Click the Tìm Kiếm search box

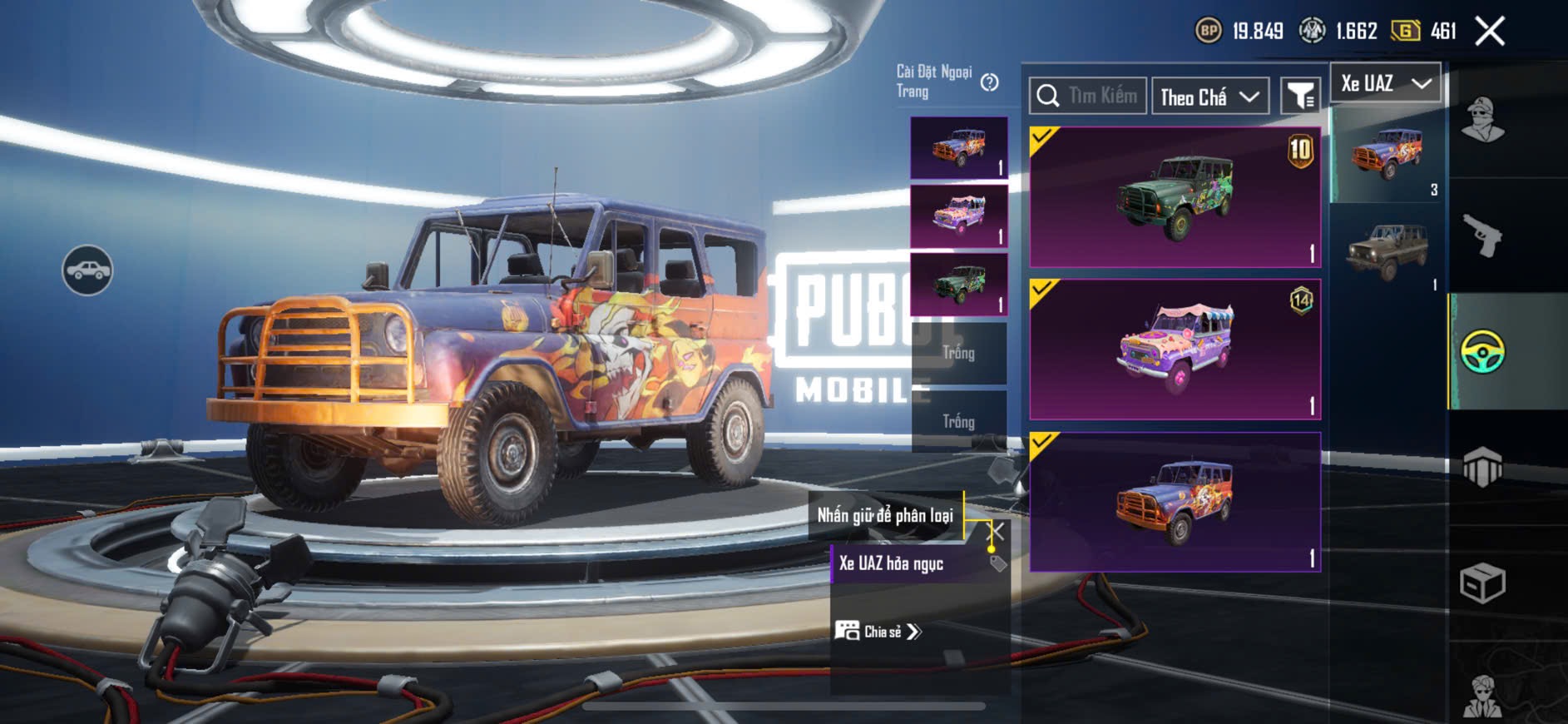[x=1088, y=96]
